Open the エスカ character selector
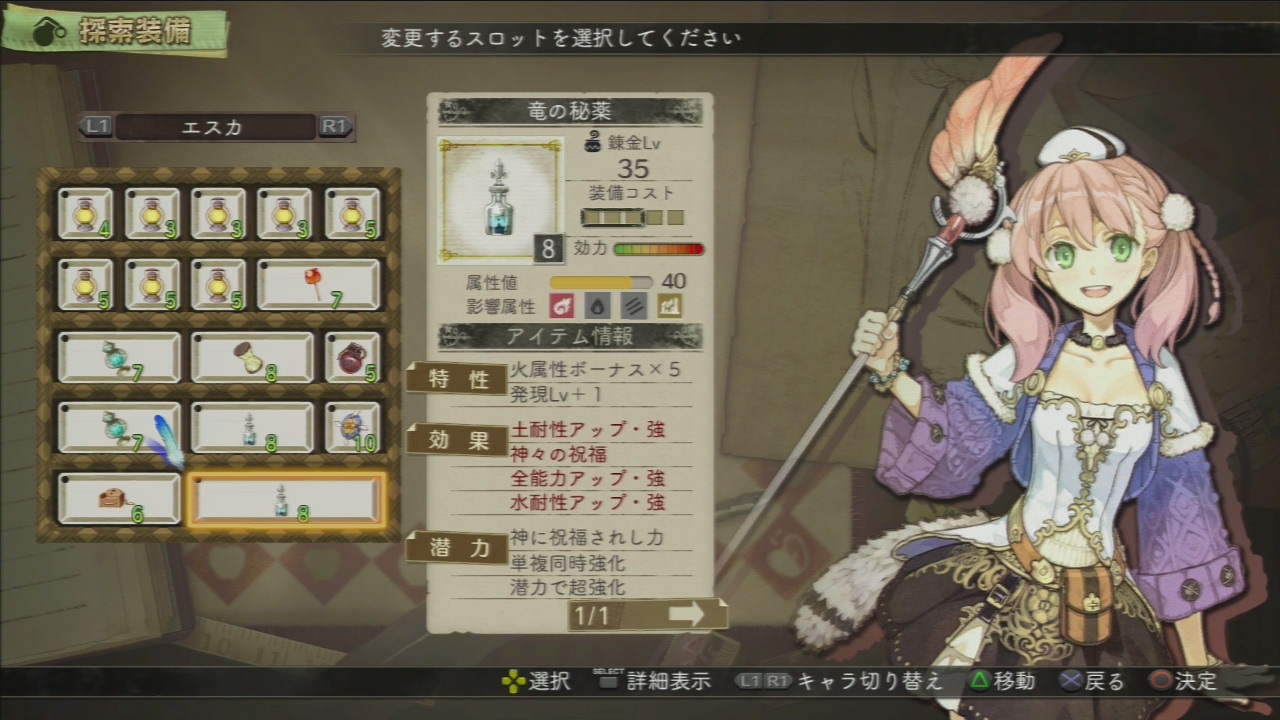 216,127
